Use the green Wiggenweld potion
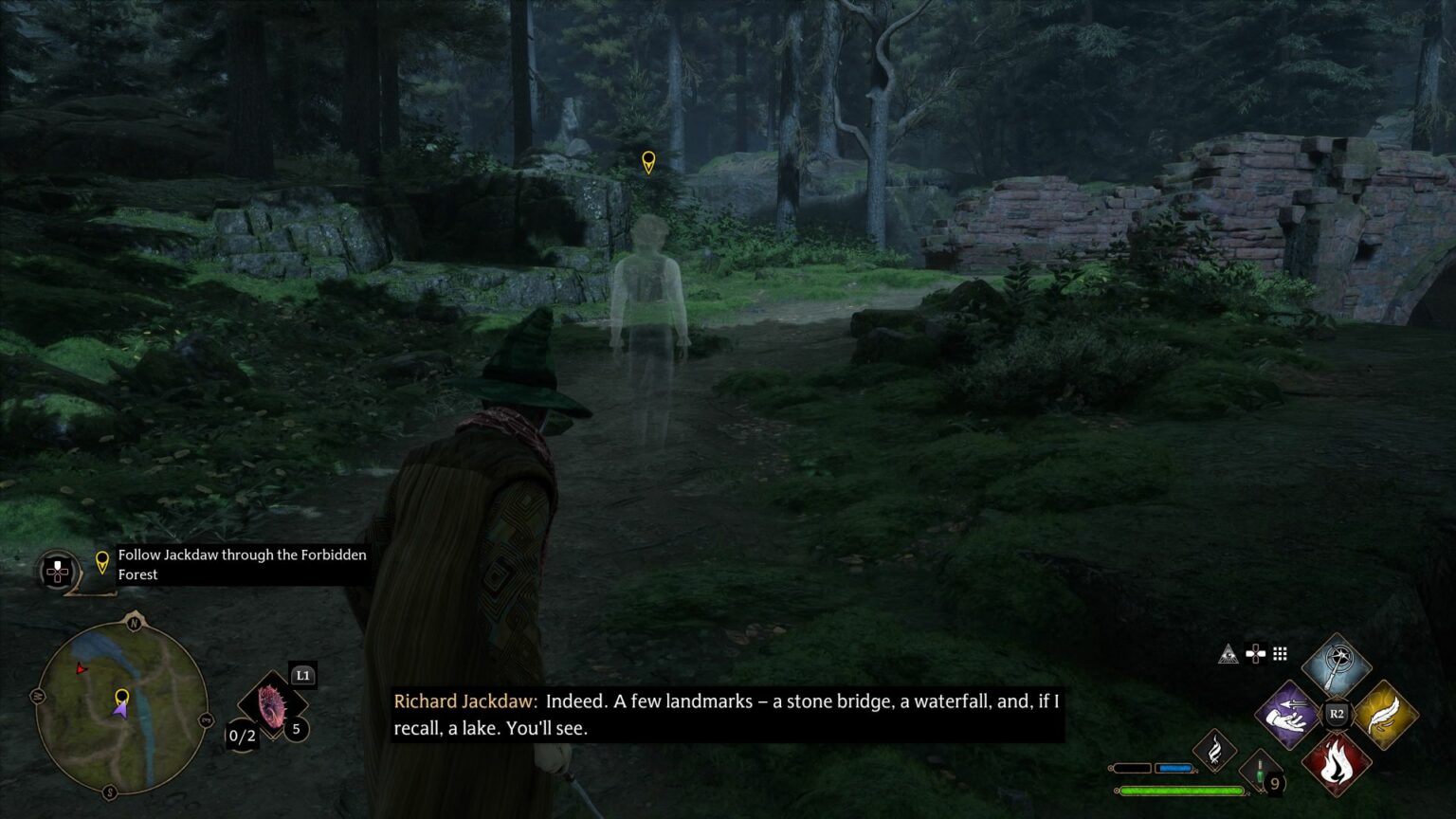 coord(1262,773)
